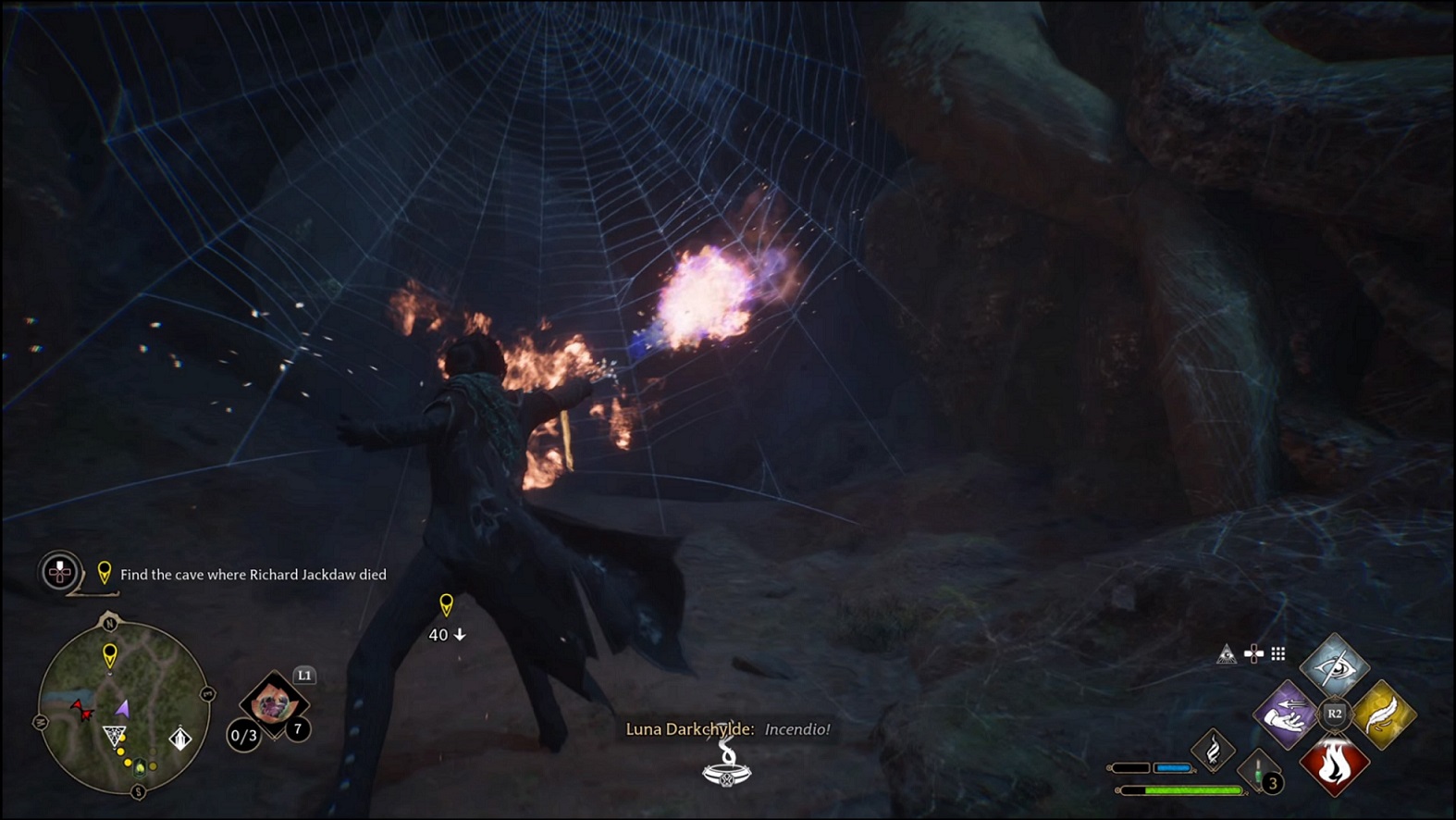Viewport: 1456px width, 820px height.
Task: Toggle the d-pad spell diamond selector
Action: pyautogui.click(x=1254, y=653)
